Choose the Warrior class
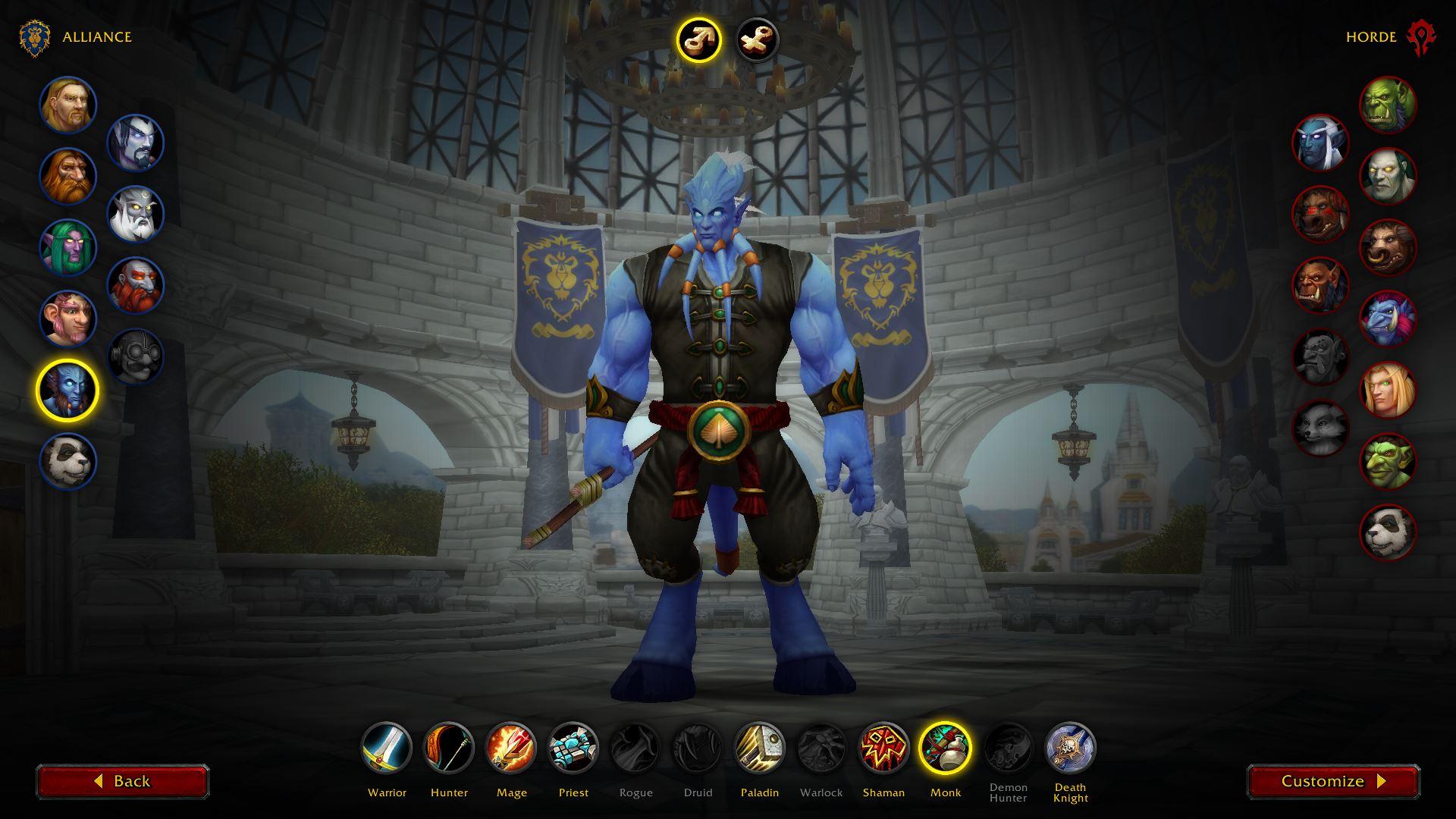Screen dimensions: 1456x819 pos(387,748)
